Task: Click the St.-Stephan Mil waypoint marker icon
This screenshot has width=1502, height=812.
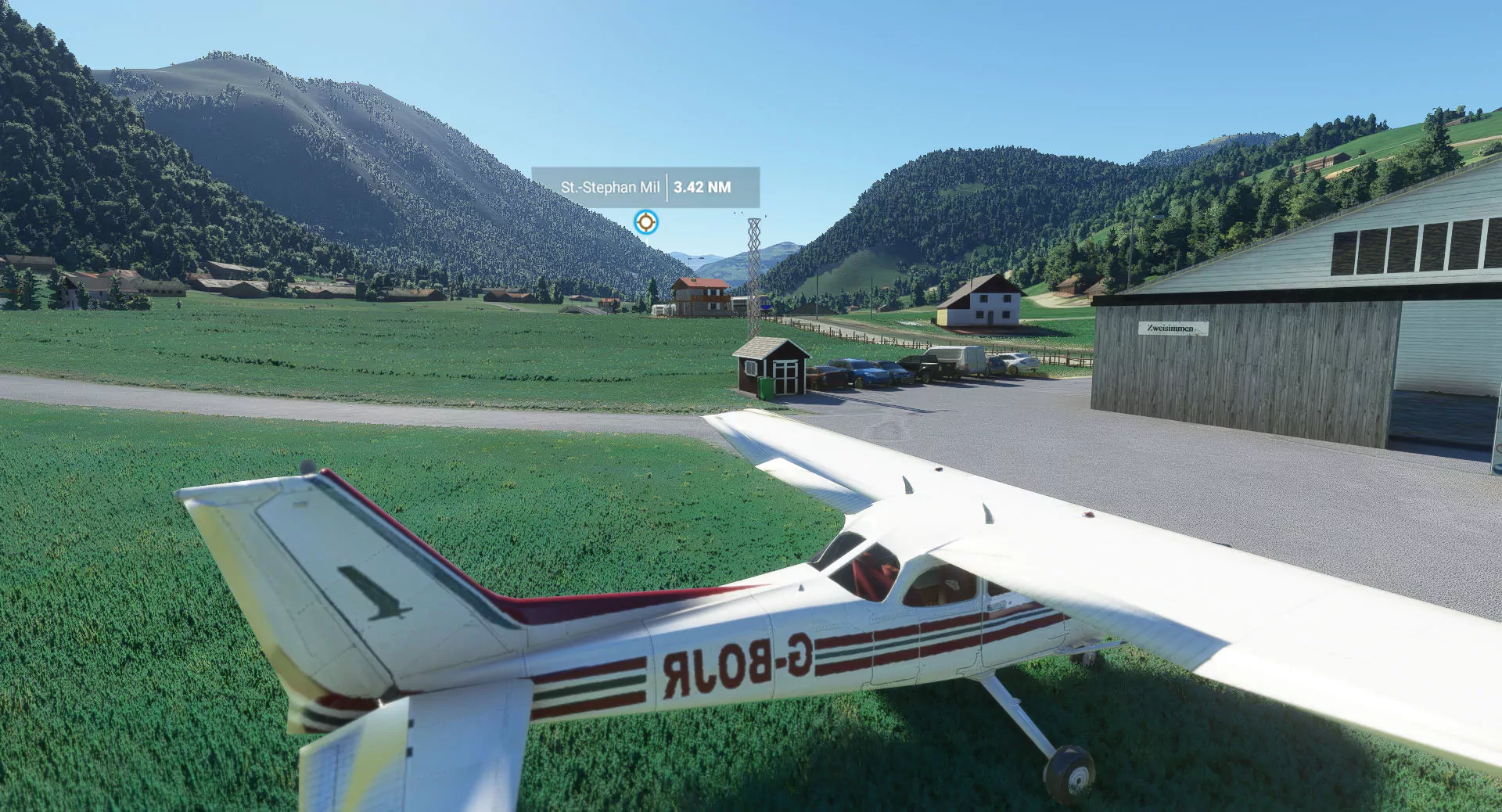Action: (x=645, y=222)
